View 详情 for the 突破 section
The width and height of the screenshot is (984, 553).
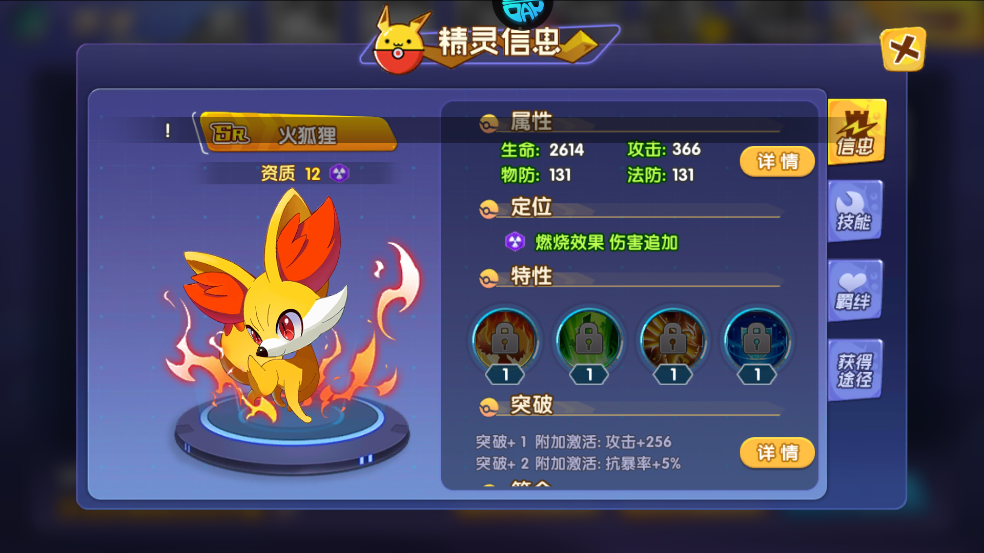pyautogui.click(x=777, y=453)
